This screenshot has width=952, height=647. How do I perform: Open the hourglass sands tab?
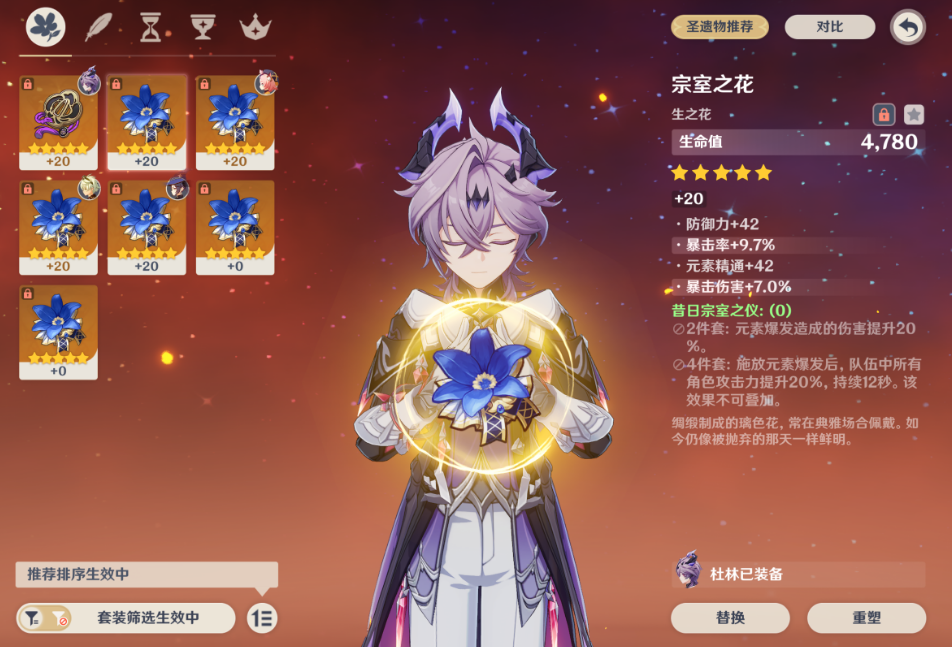150,27
